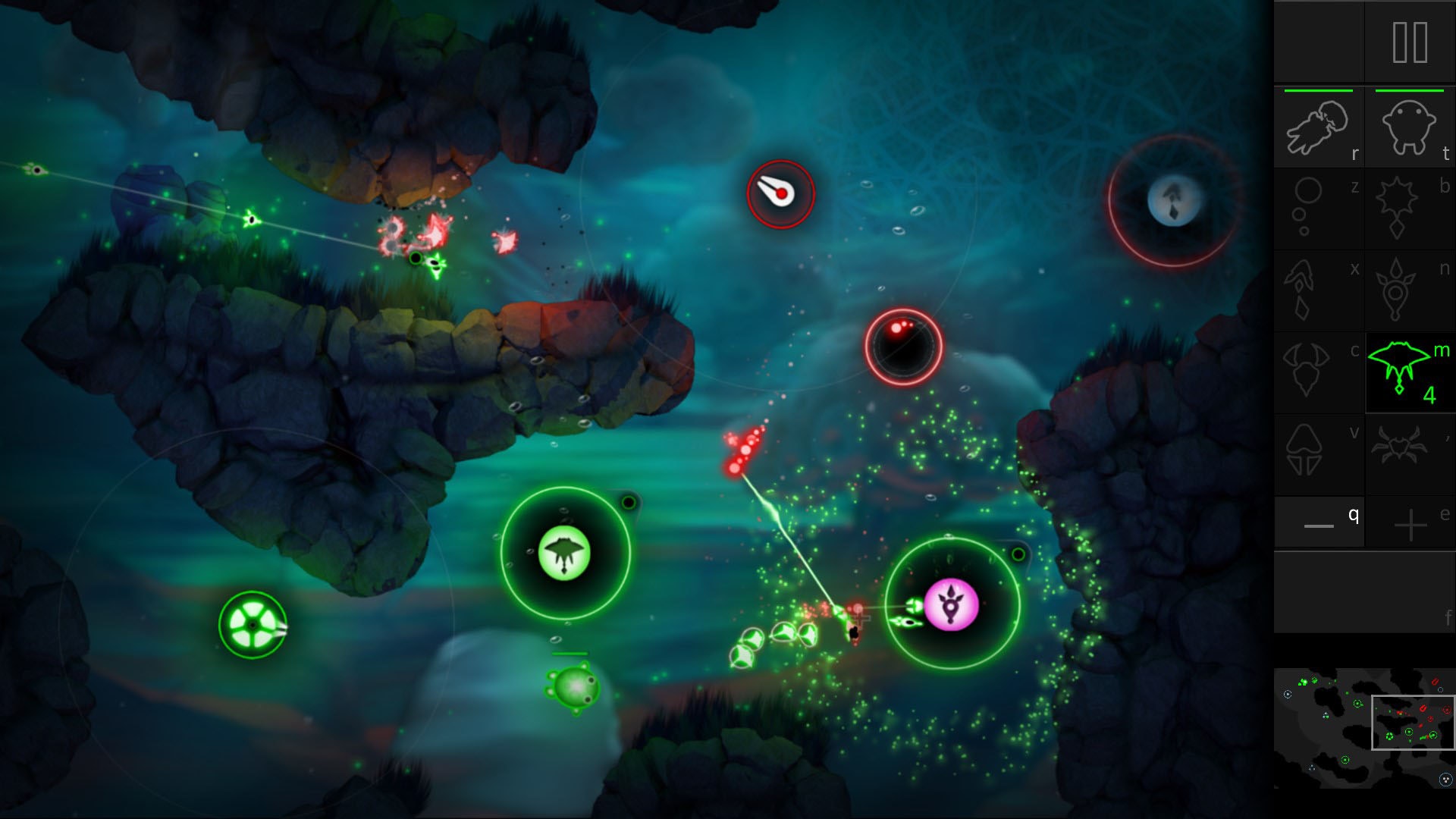1456x819 pixels.
Task: Pick the teardrop ring unit labeled n
Action: (1409, 290)
